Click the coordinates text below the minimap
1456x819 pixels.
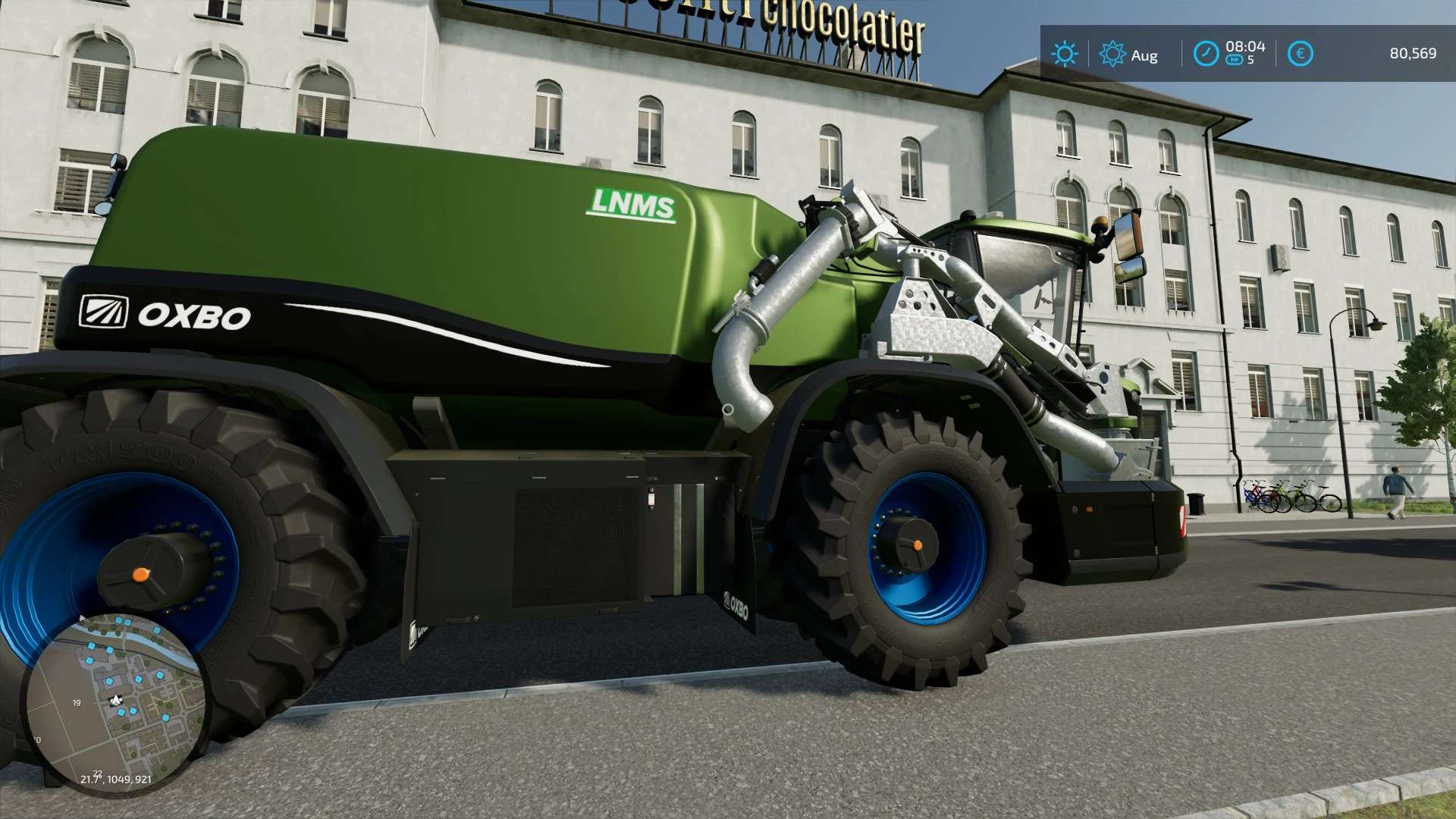click(117, 779)
